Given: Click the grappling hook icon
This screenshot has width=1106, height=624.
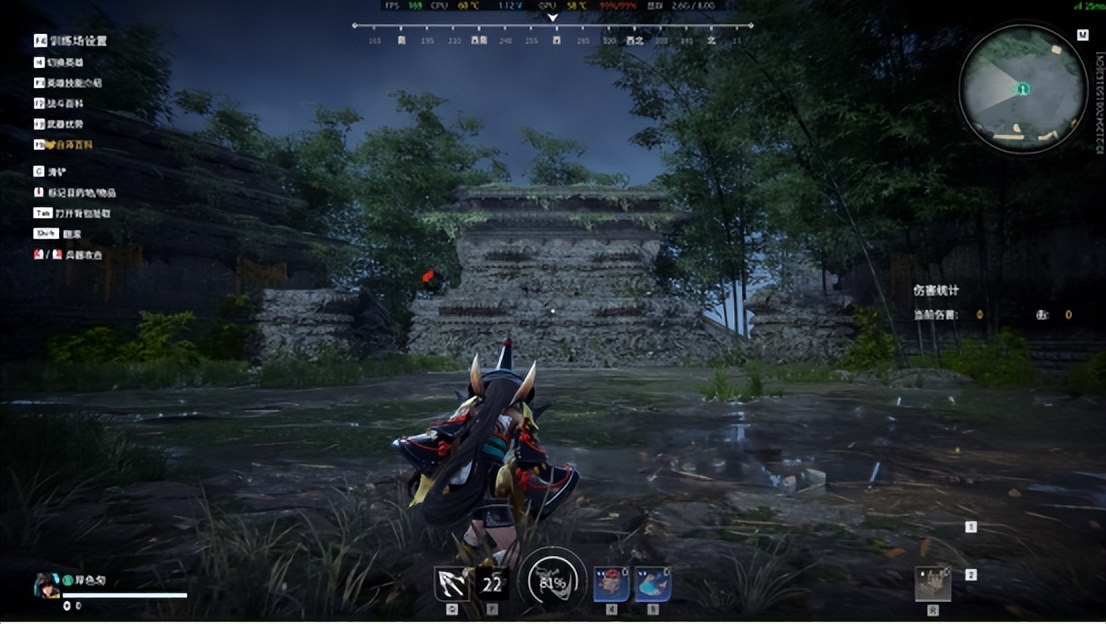Looking at the screenshot, I should (x=452, y=583).
